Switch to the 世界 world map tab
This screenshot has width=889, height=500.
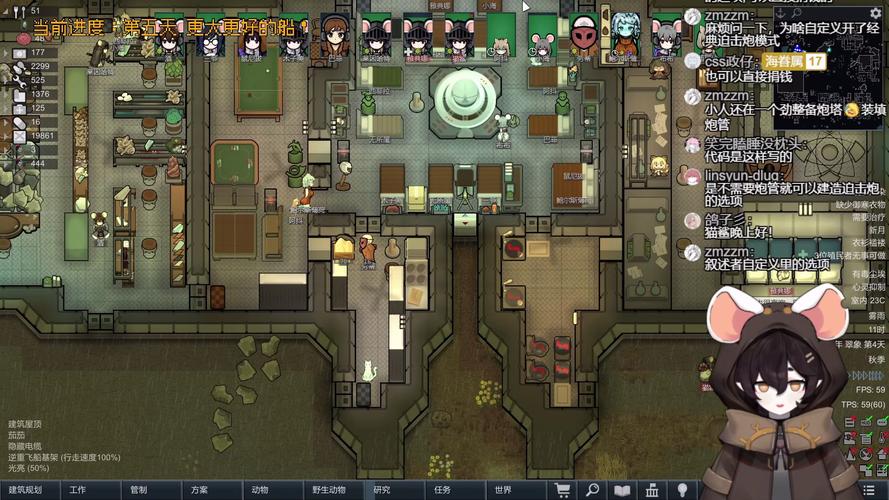503,490
